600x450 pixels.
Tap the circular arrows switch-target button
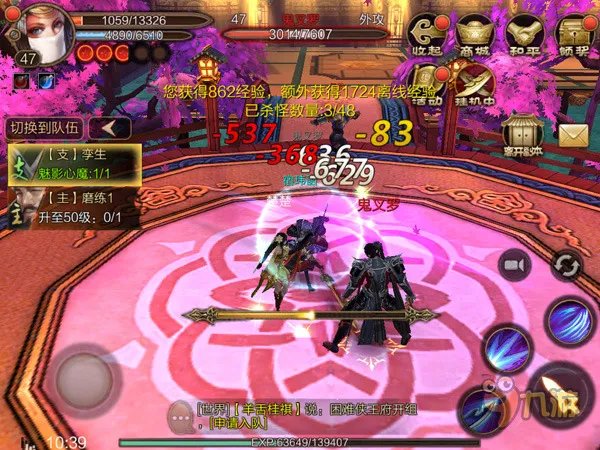click(566, 264)
